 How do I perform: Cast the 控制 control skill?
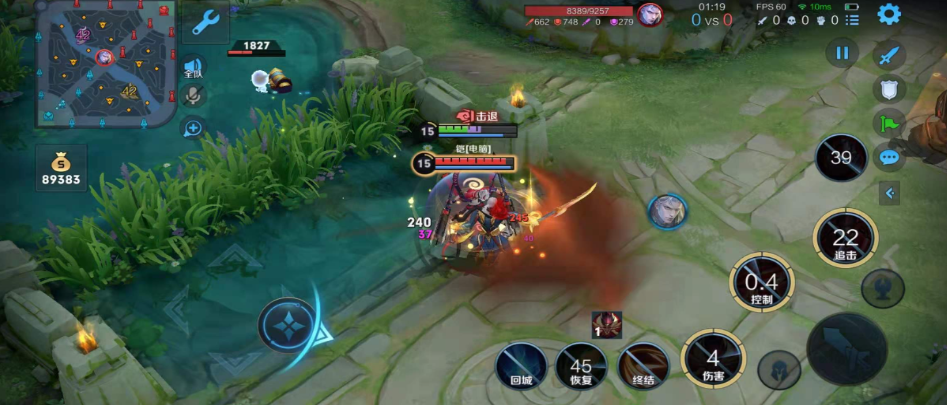coord(762,283)
